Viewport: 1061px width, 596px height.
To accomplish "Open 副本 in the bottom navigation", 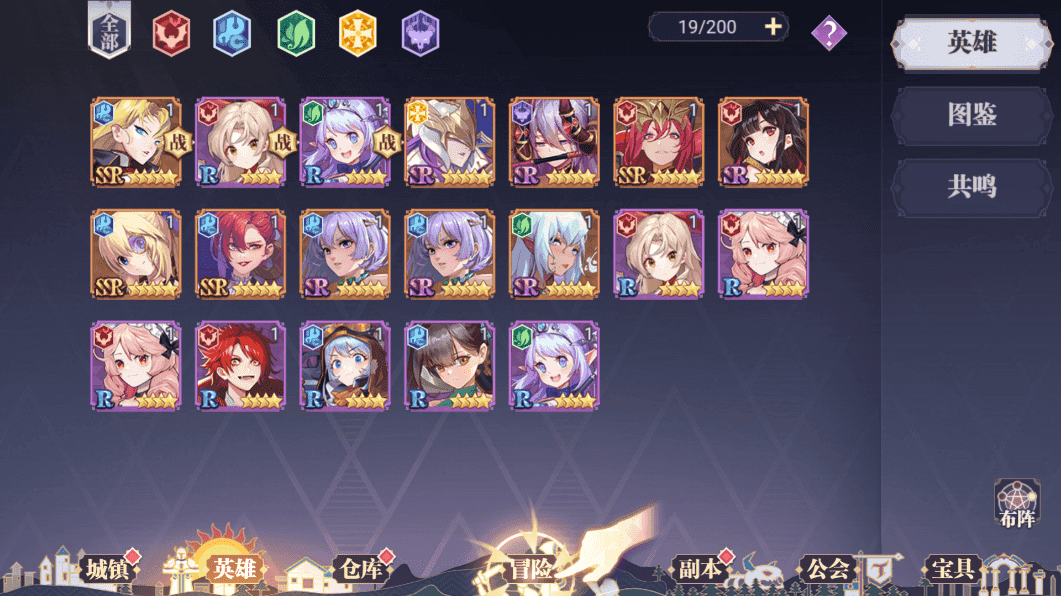I will (699, 569).
